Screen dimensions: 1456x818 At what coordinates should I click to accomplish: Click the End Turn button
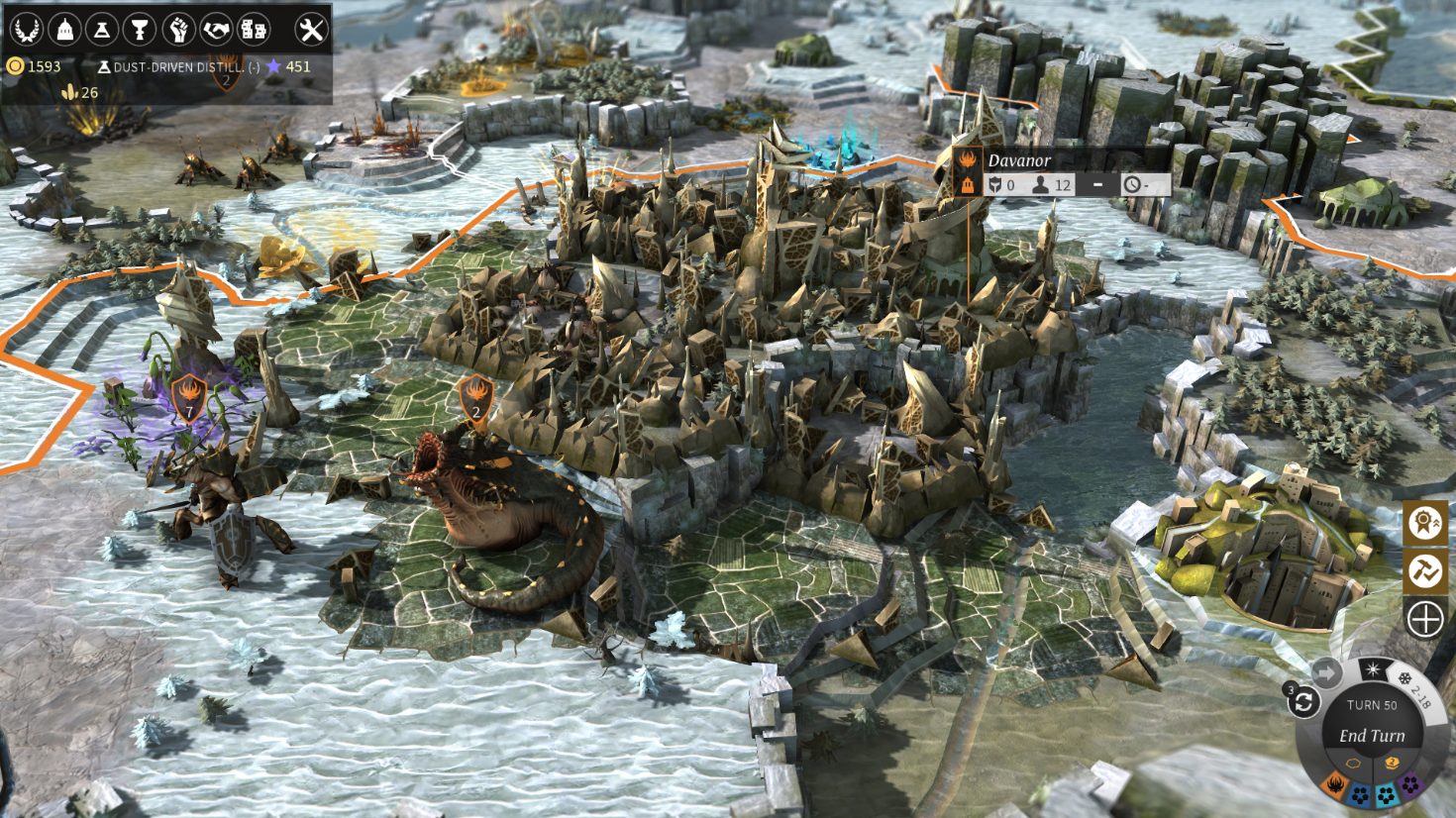click(x=1372, y=735)
